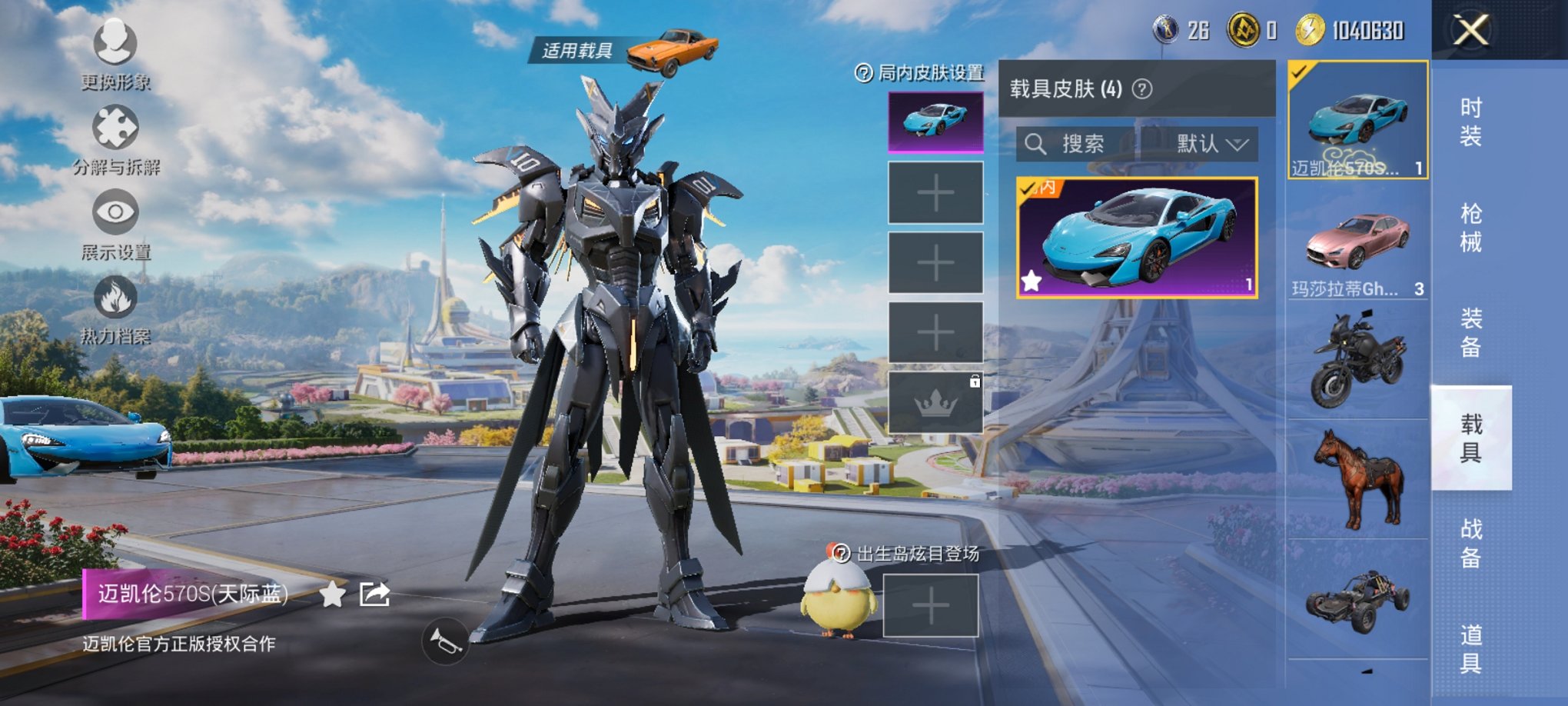Open 热力档案 flame icon
The width and height of the screenshot is (1568, 706).
(115, 298)
